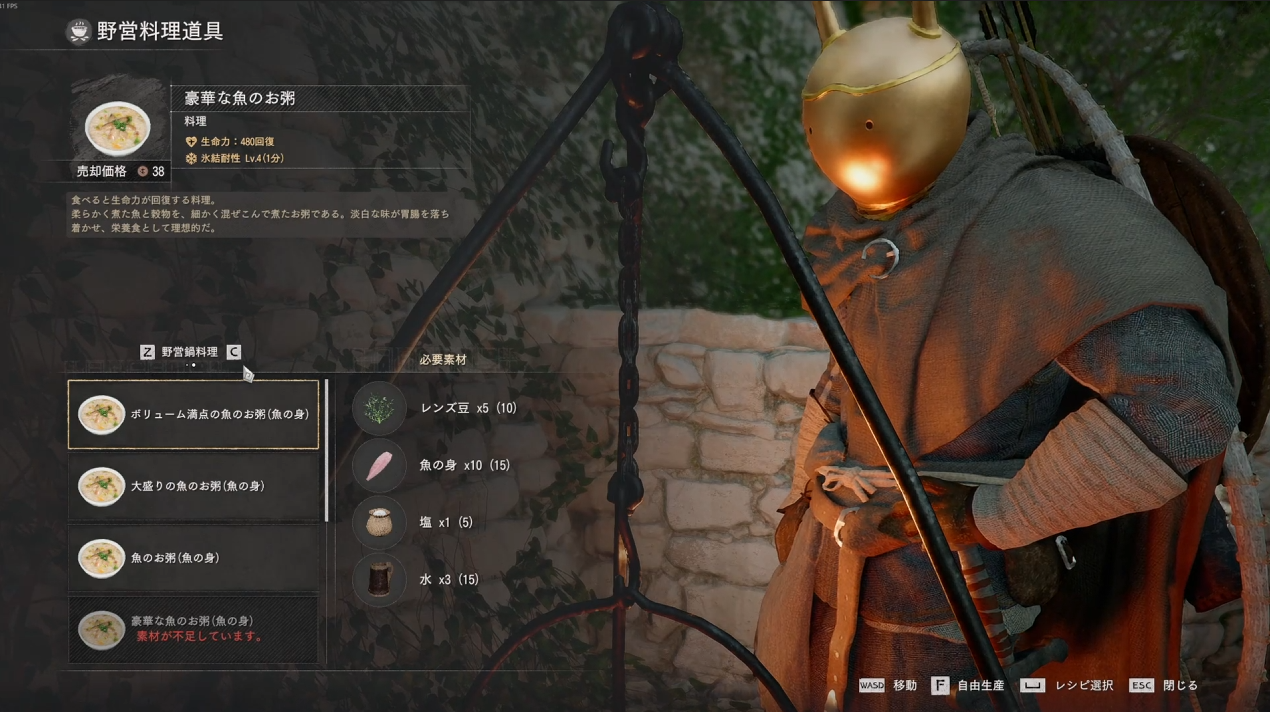This screenshot has height=712, width=1270.
Task: Open the 野営鍋料理 category tab
Action: [x=190, y=352]
